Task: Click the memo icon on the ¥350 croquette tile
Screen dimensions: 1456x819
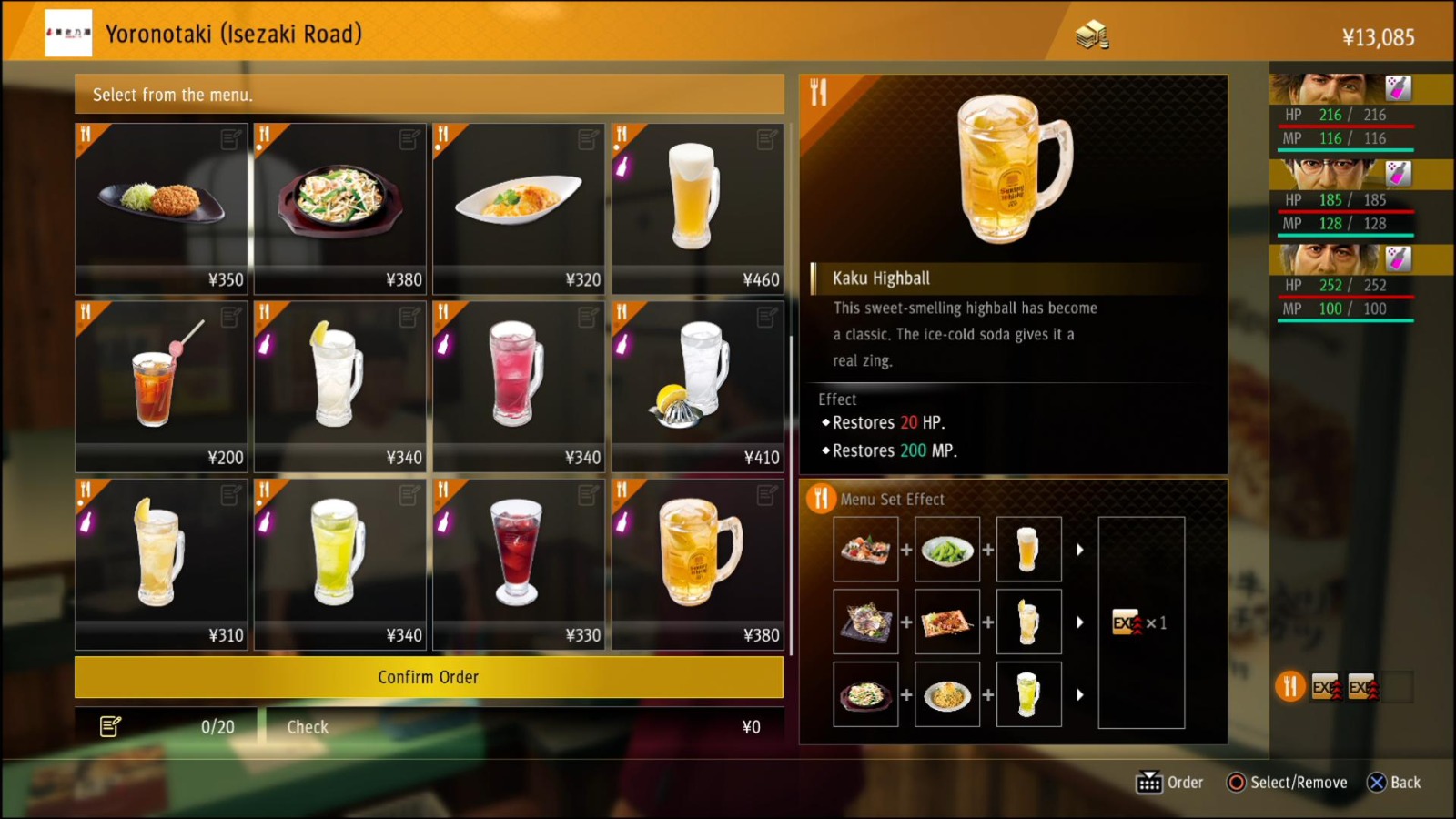Action: [x=232, y=136]
